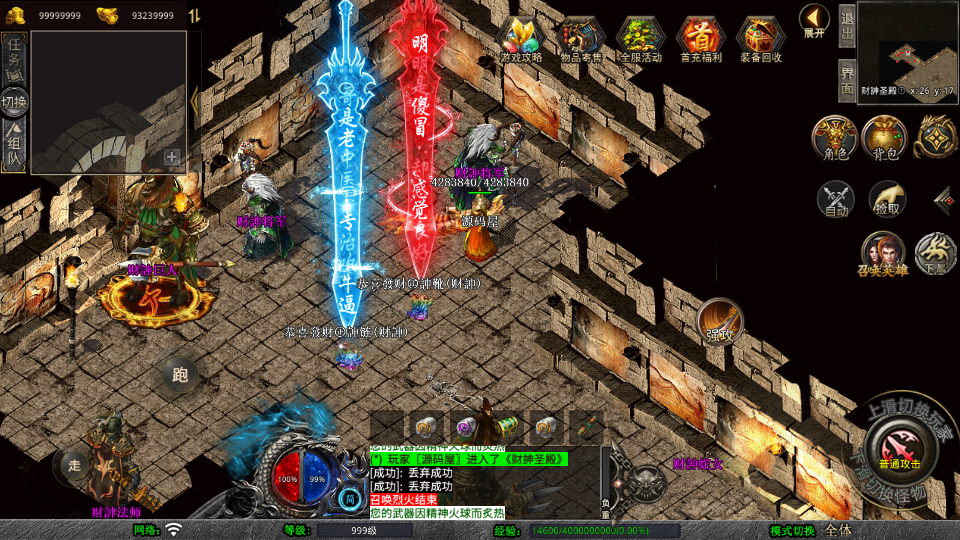Select the 走 walk movement button
This screenshot has width=960, height=540.
pyautogui.click(x=74, y=464)
